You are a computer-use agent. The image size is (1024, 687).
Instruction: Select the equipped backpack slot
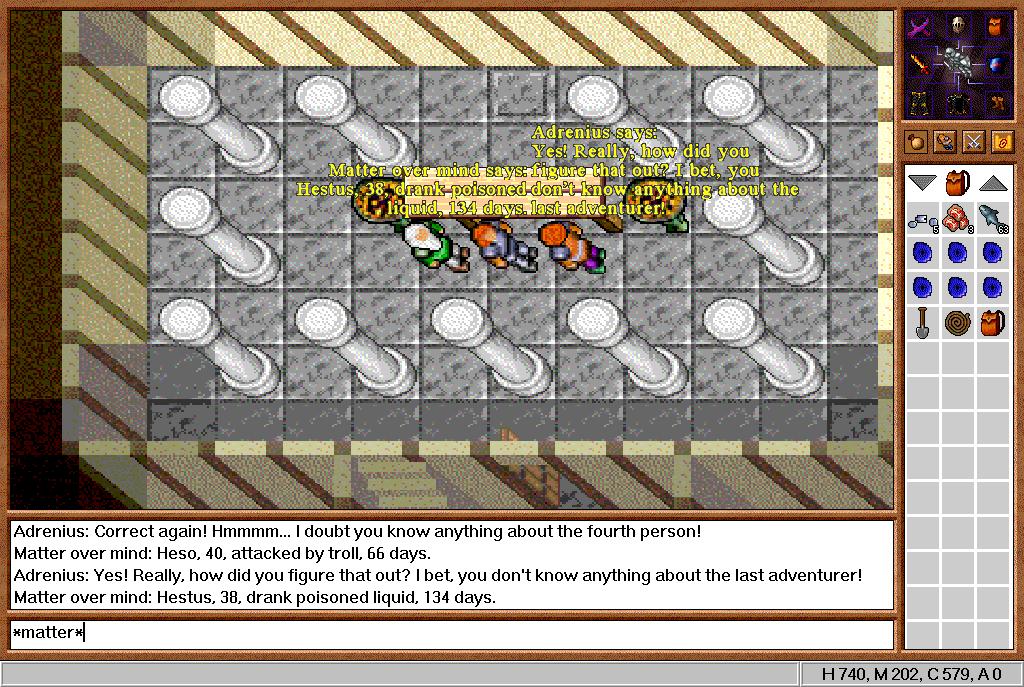click(x=996, y=28)
